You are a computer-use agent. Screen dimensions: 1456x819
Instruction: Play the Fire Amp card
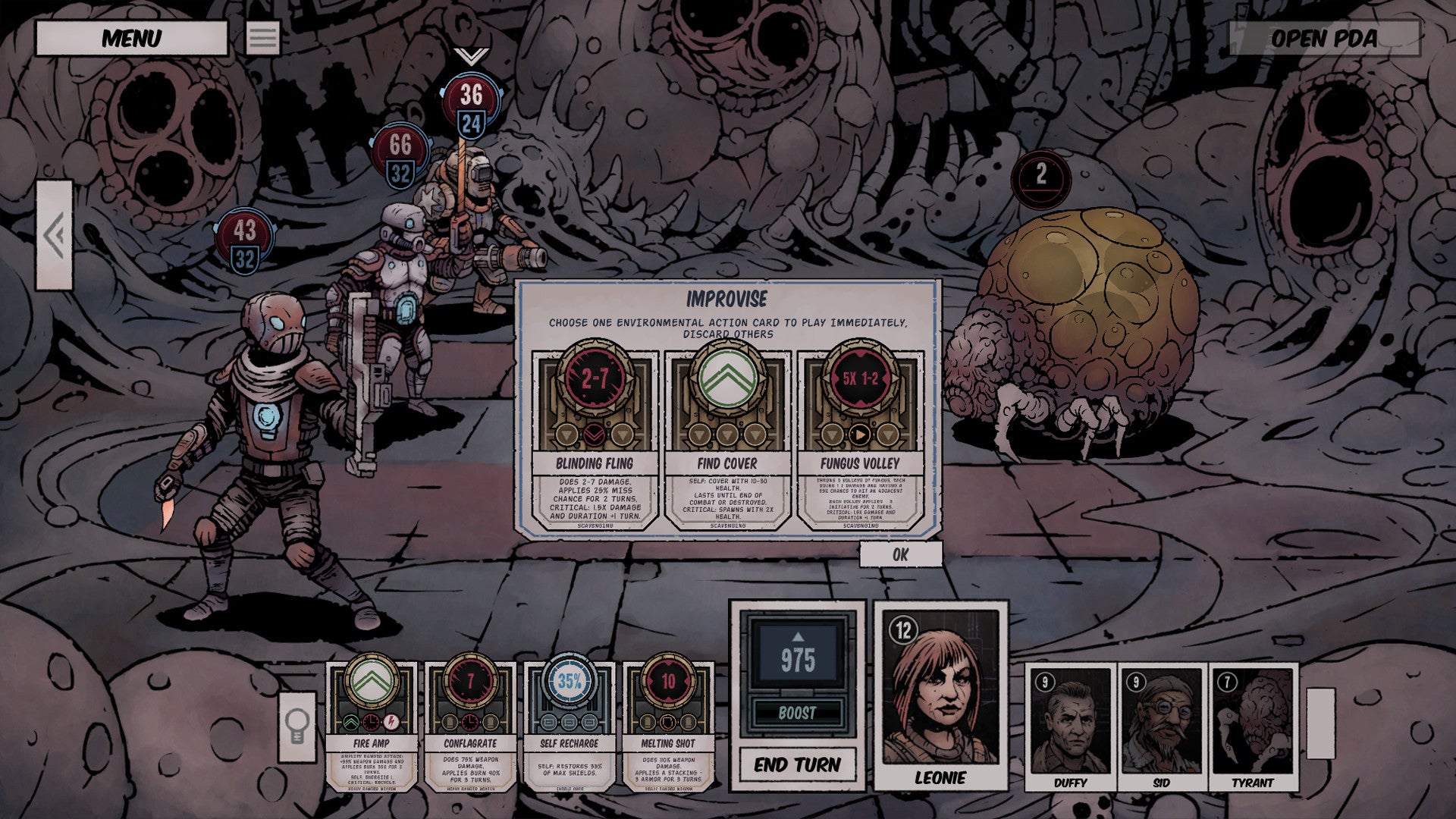(372, 724)
